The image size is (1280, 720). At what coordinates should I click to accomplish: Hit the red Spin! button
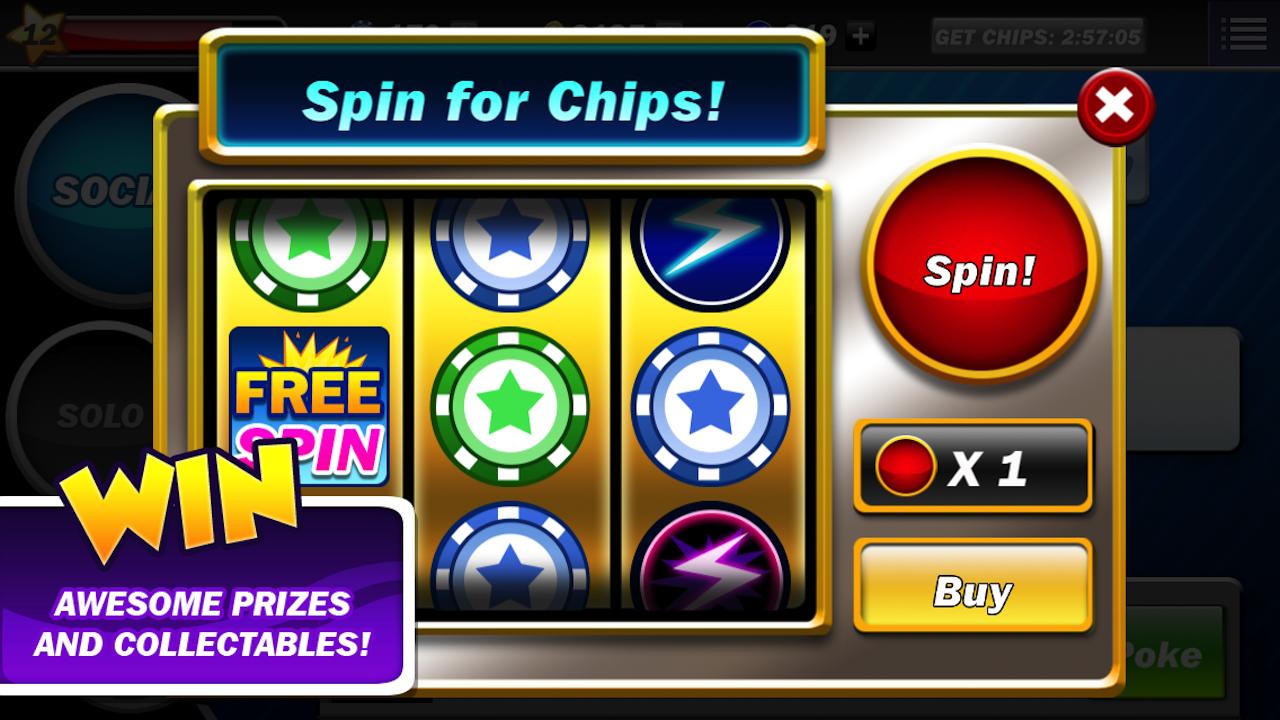[980, 268]
